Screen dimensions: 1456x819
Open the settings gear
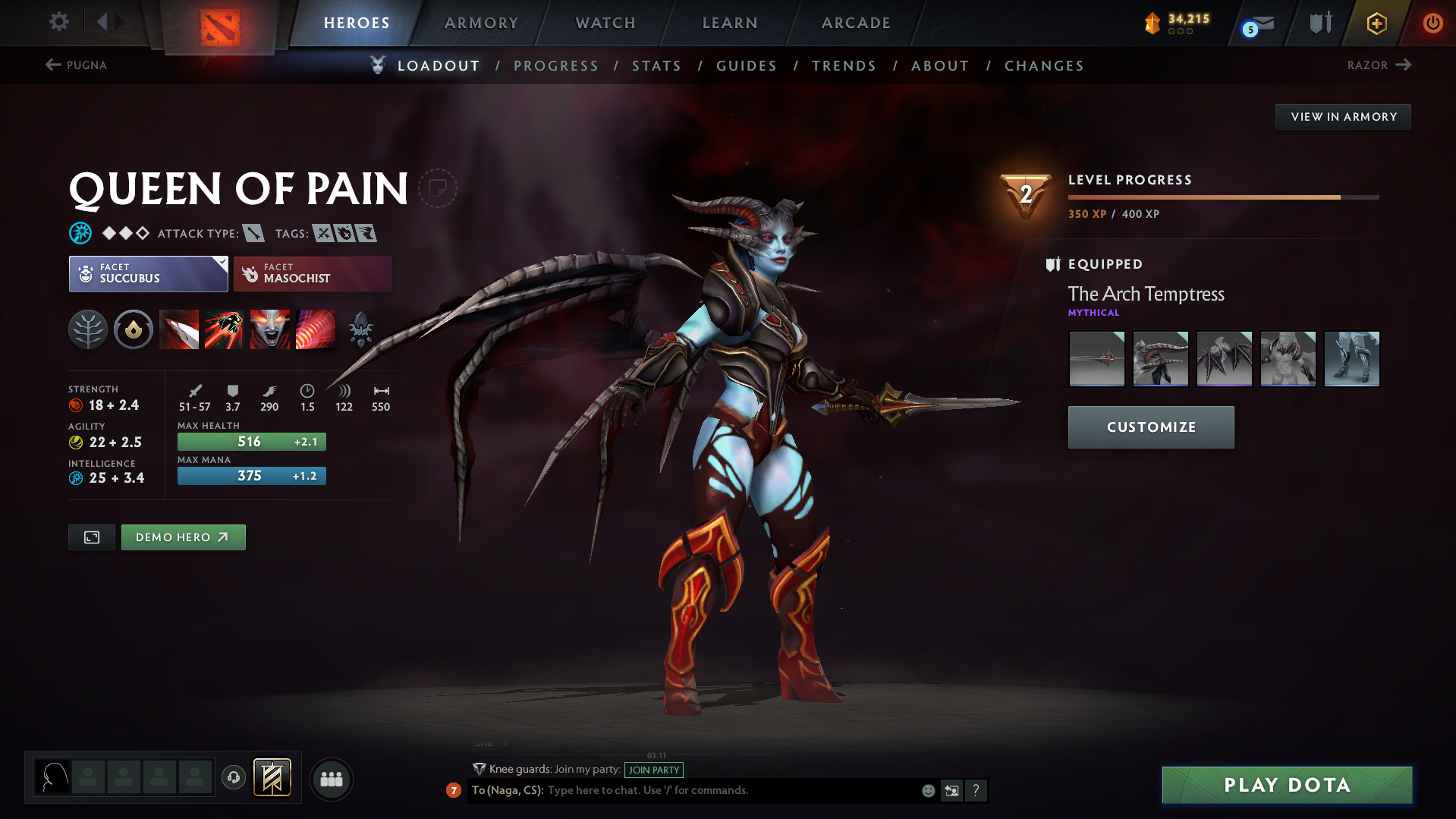click(x=58, y=22)
